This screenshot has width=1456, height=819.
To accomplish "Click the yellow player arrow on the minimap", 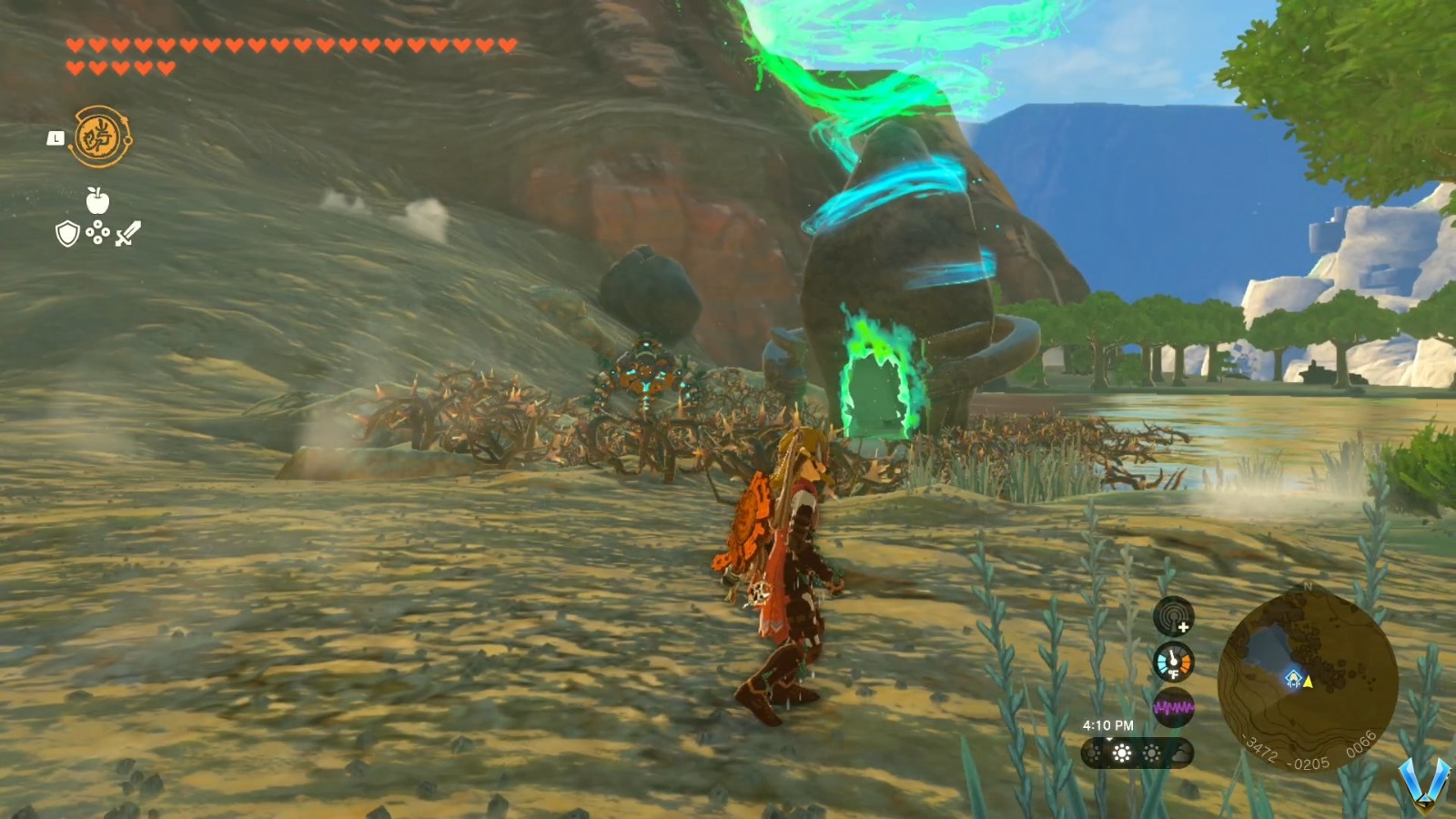I will point(1308,682).
